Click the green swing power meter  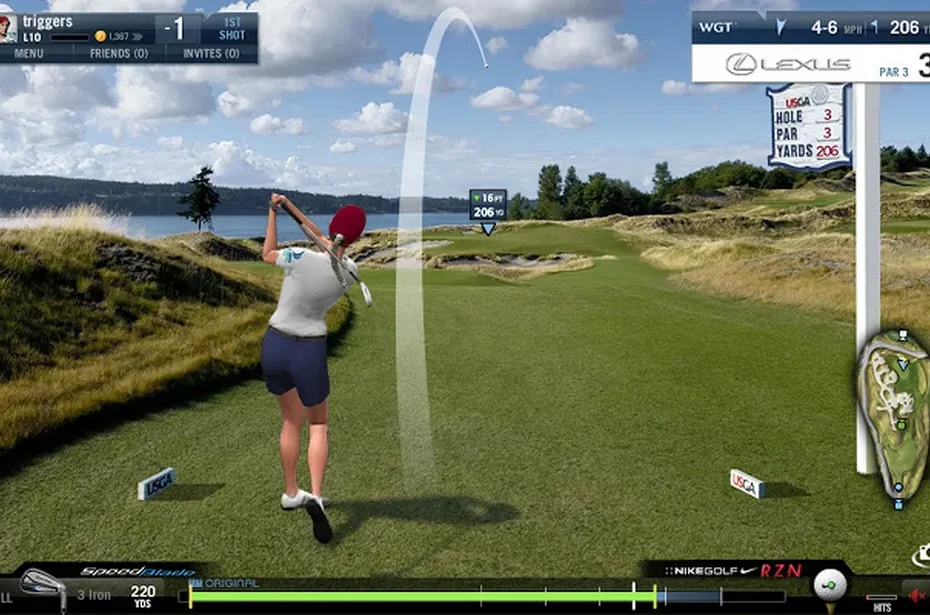click(420, 596)
